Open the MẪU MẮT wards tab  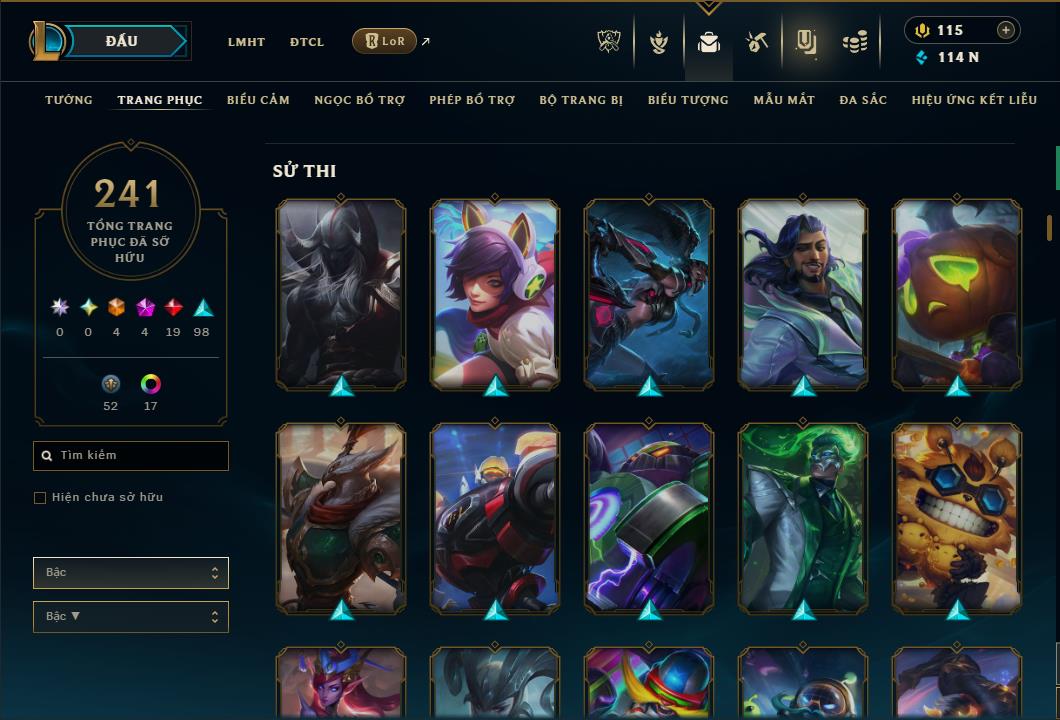point(784,100)
